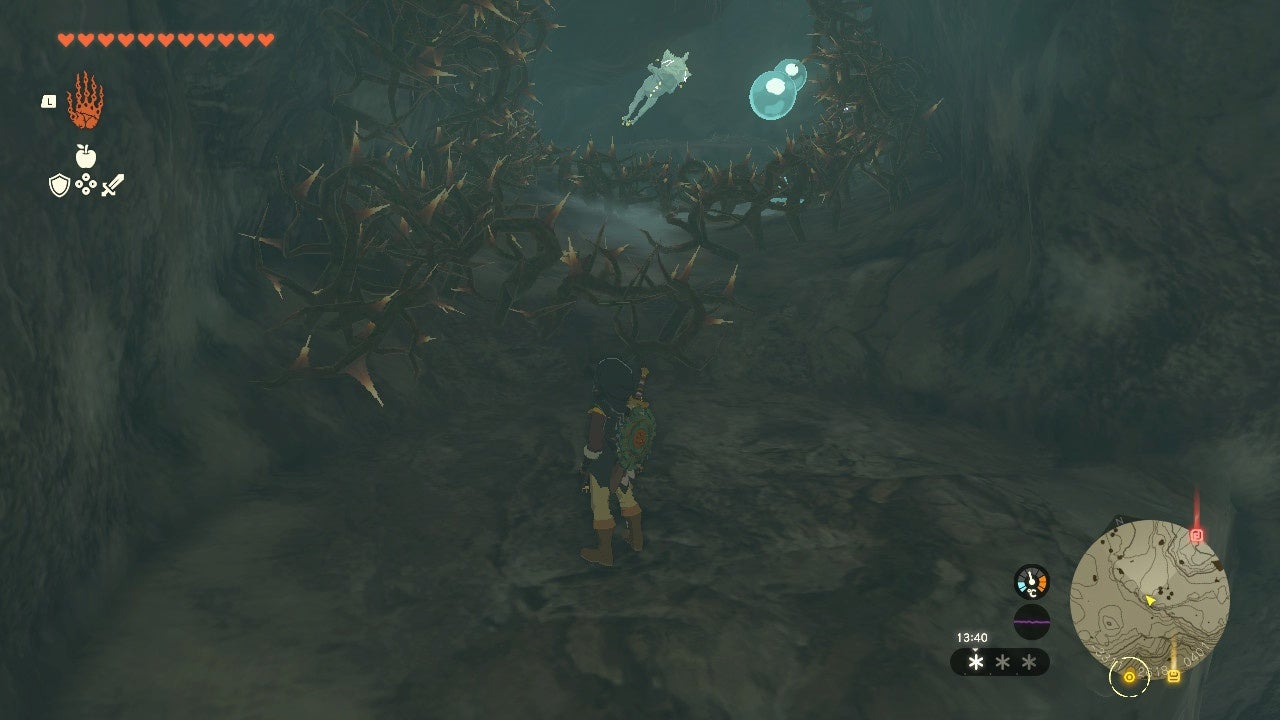Select the apple food icon
The height and width of the screenshot is (720, 1280).
tap(85, 156)
